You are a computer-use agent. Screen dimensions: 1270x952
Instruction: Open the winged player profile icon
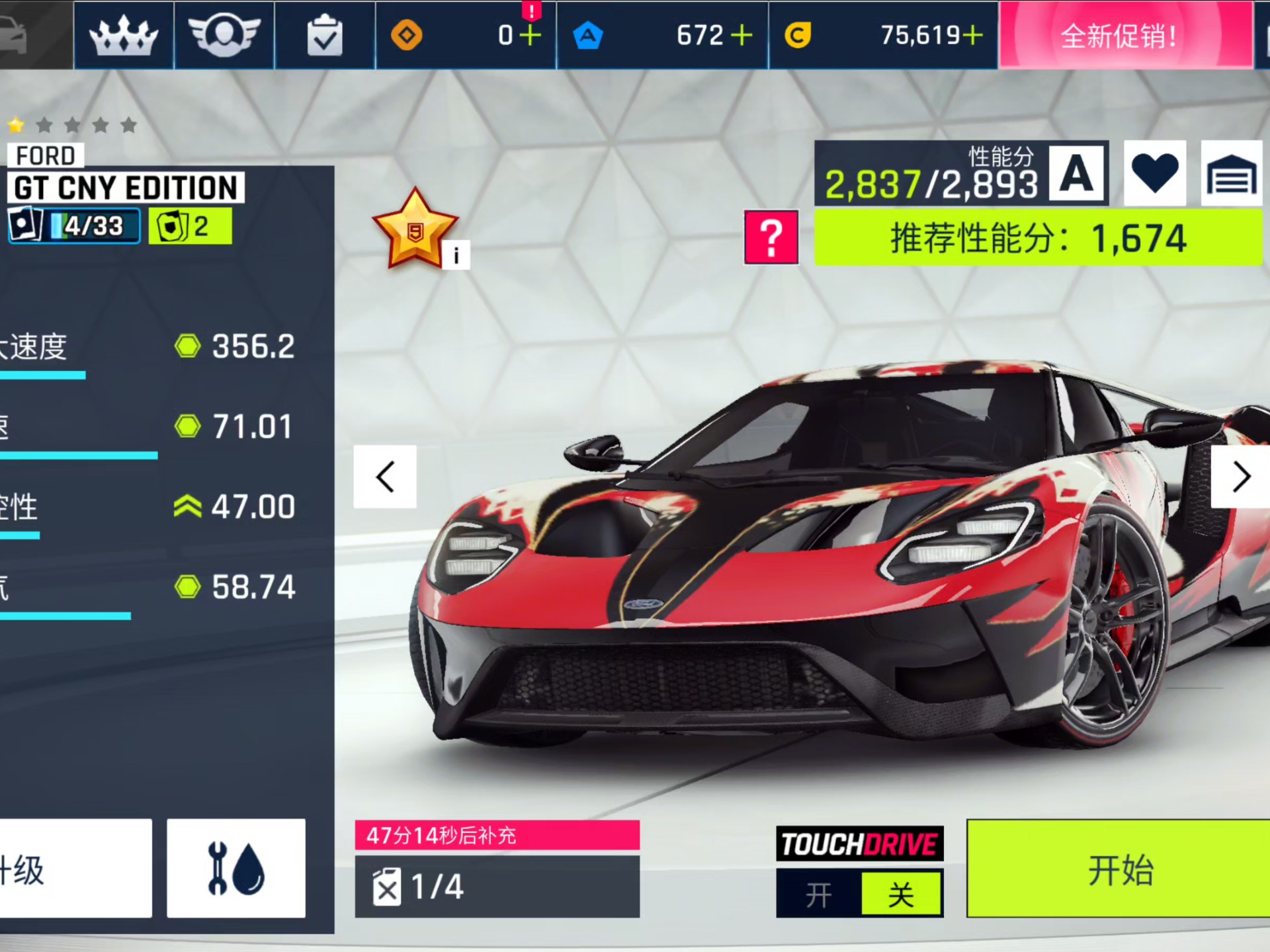click(224, 35)
